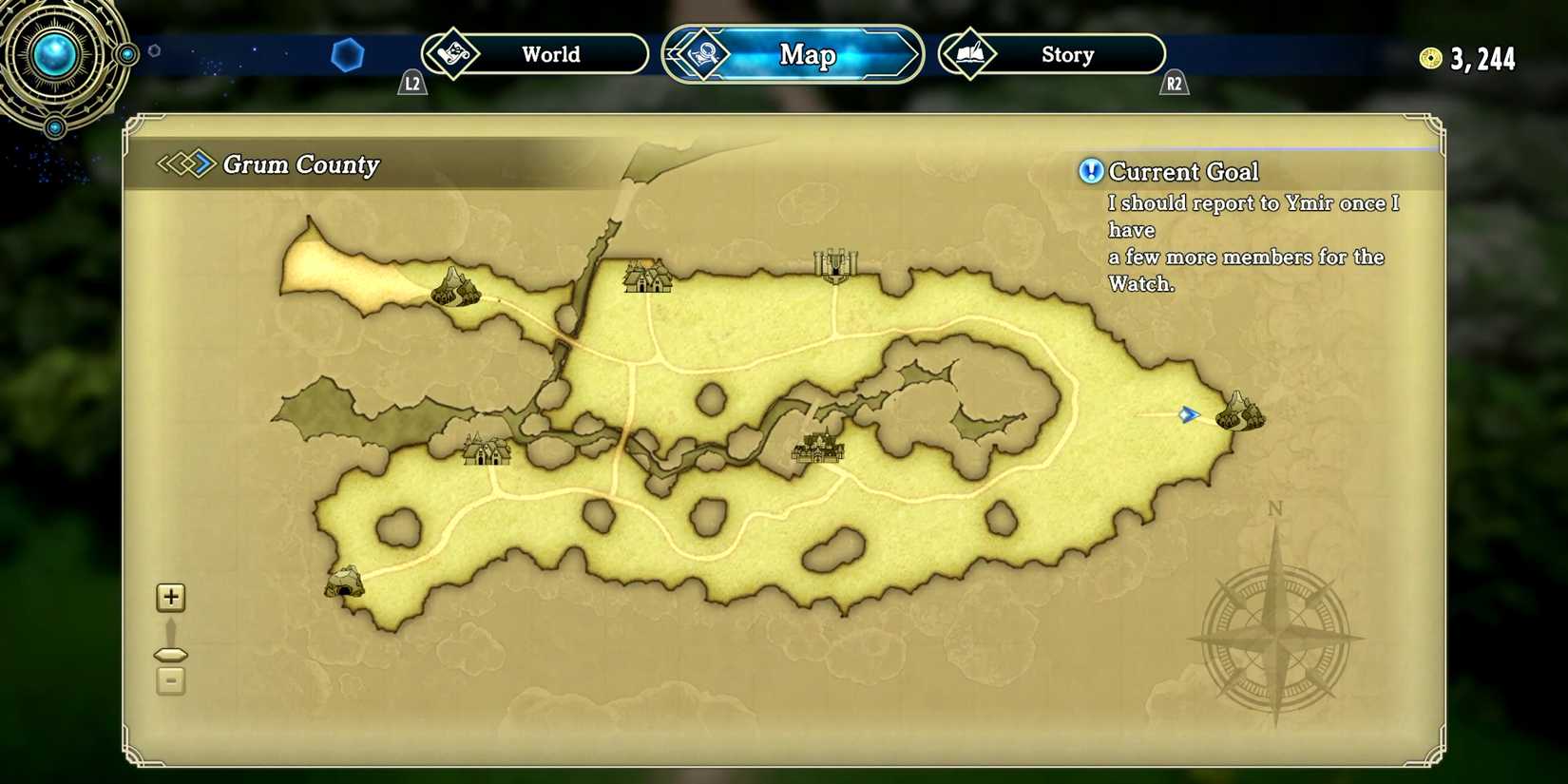
Task: Click the zoom in plus button
Action: 170,597
